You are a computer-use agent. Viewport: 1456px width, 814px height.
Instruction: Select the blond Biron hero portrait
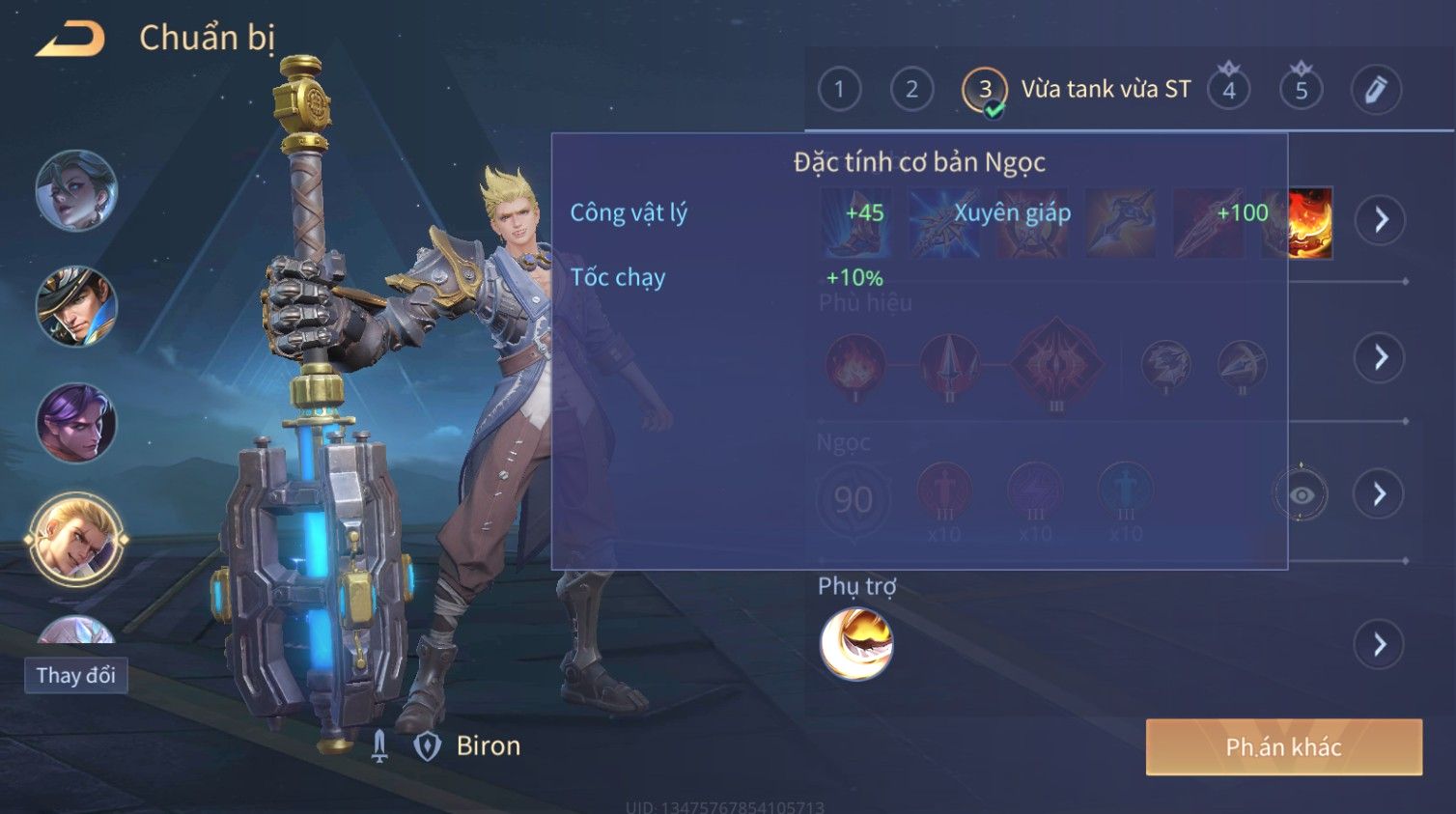(76, 539)
